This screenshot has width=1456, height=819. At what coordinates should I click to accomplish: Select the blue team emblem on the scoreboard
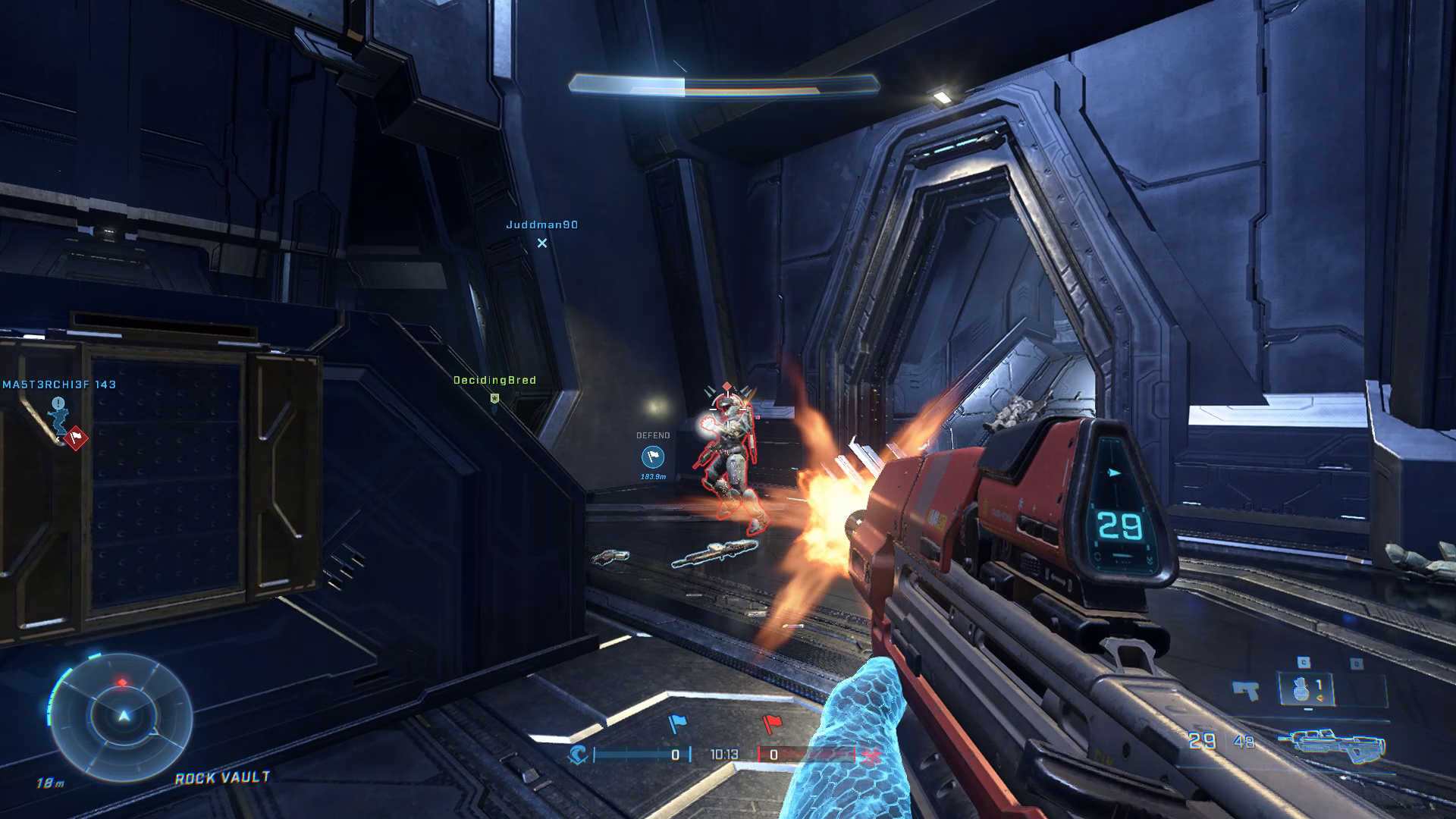click(x=578, y=755)
